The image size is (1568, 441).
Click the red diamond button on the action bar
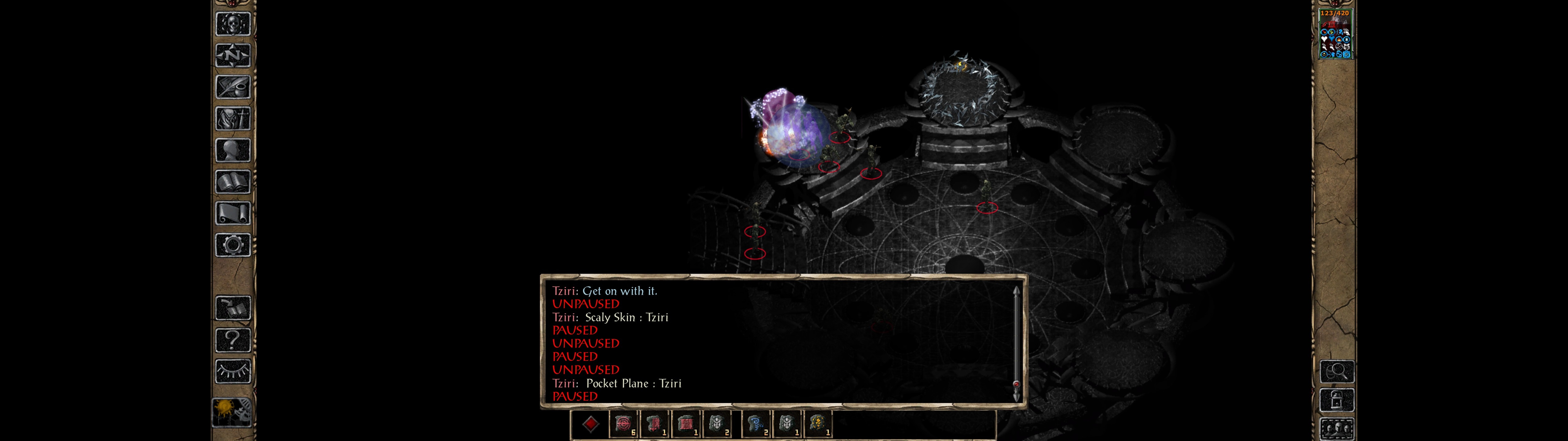coord(590,424)
